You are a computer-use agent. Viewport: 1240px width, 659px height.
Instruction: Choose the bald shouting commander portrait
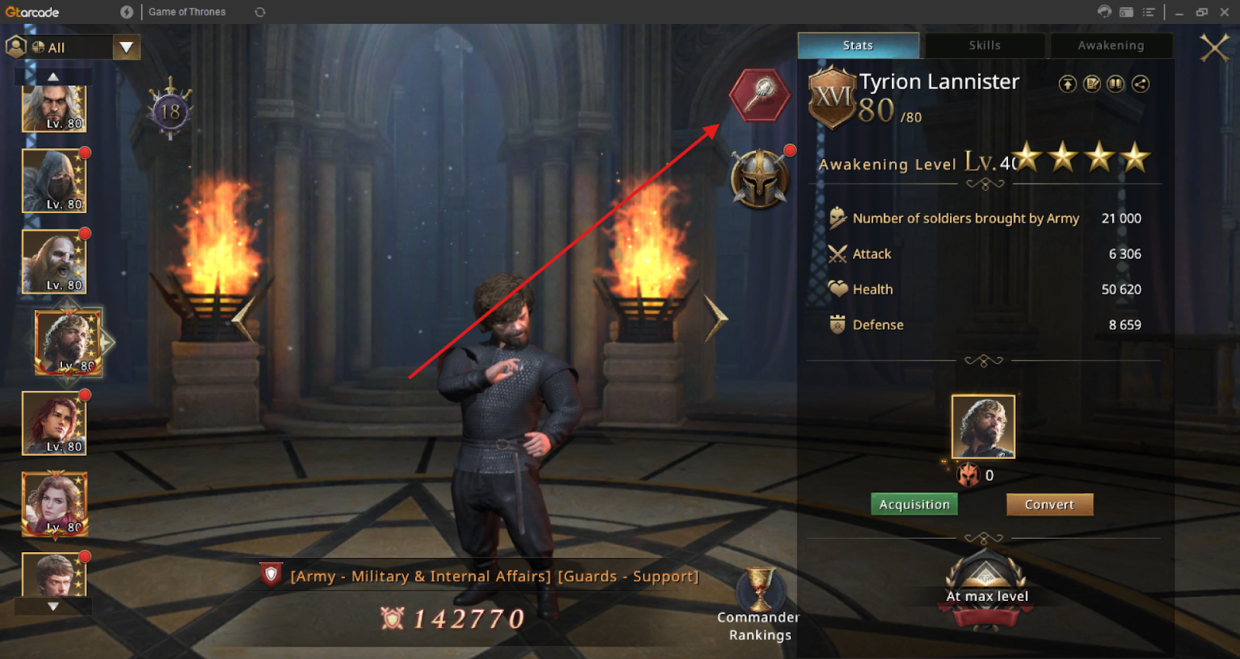coord(54,262)
